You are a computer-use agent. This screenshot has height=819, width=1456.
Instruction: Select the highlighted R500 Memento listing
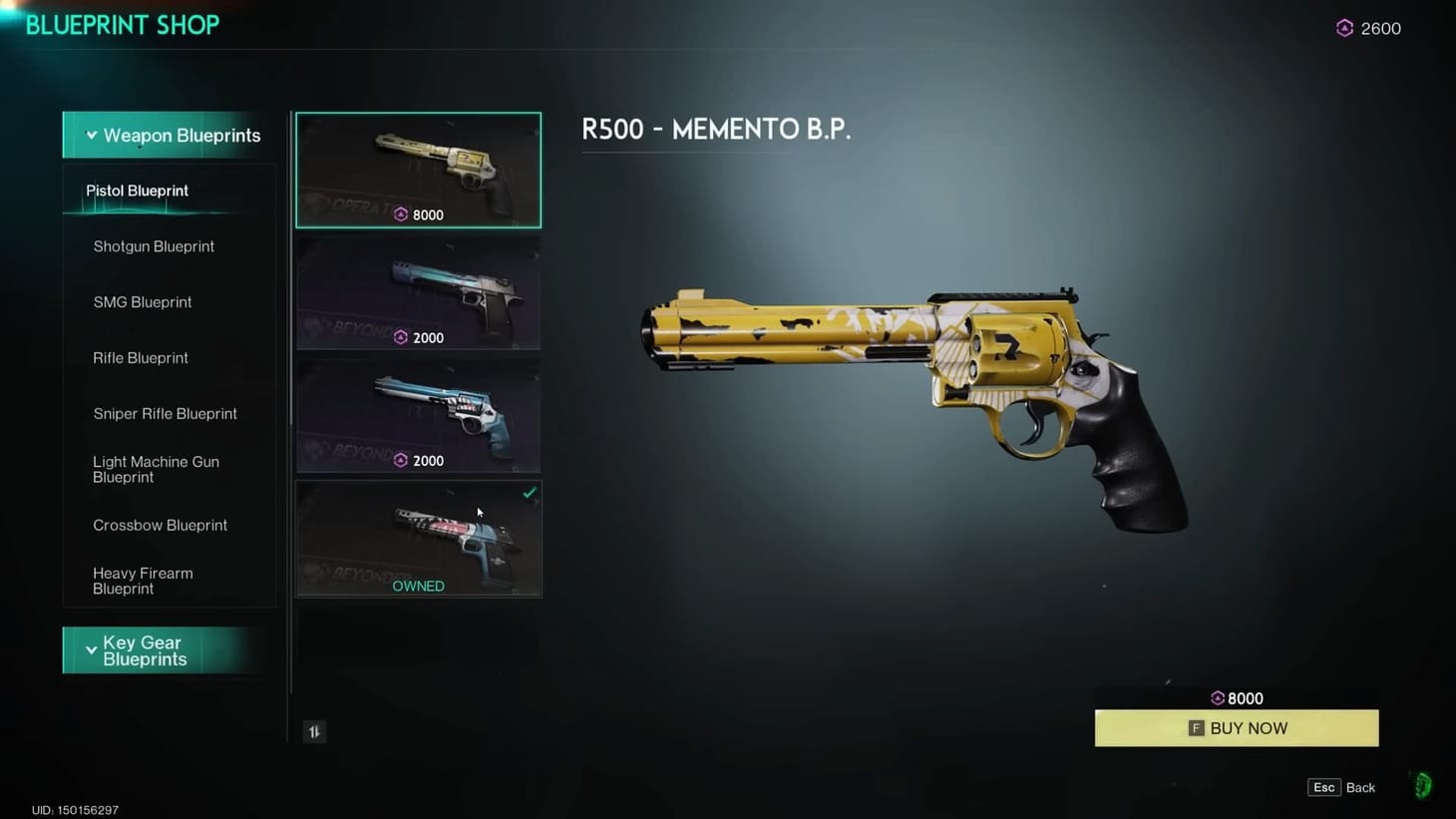tap(418, 170)
